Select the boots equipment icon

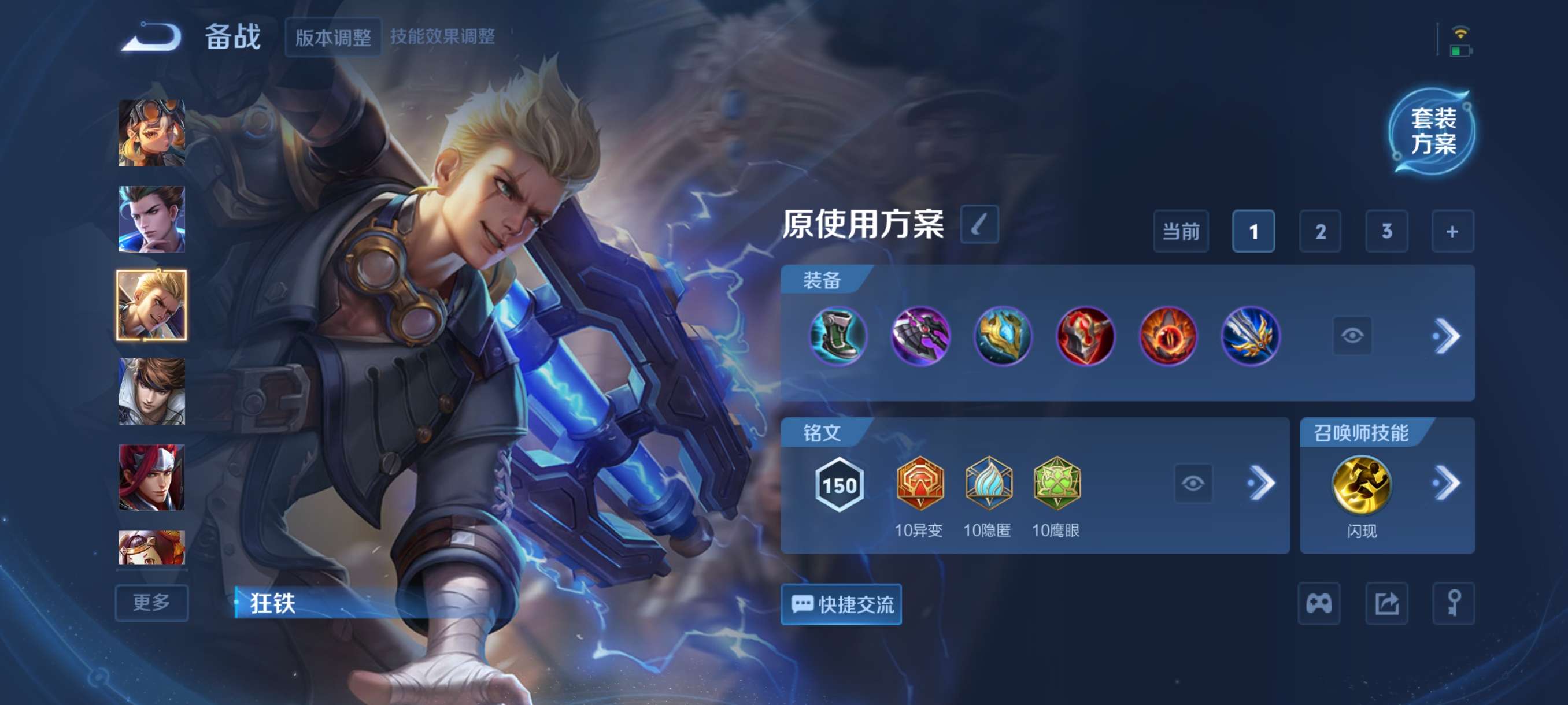pyautogui.click(x=838, y=337)
